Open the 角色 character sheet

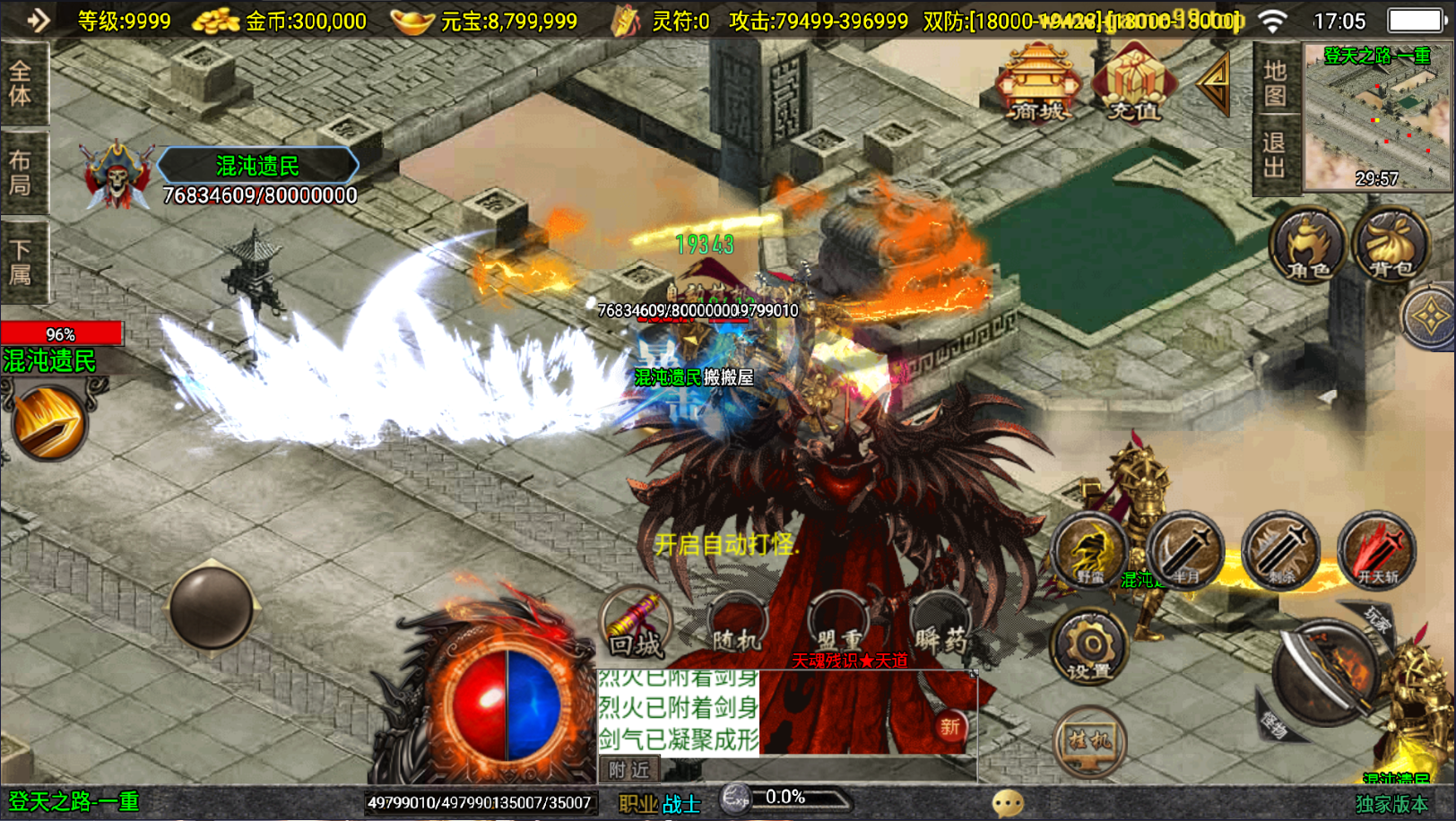click(1308, 246)
